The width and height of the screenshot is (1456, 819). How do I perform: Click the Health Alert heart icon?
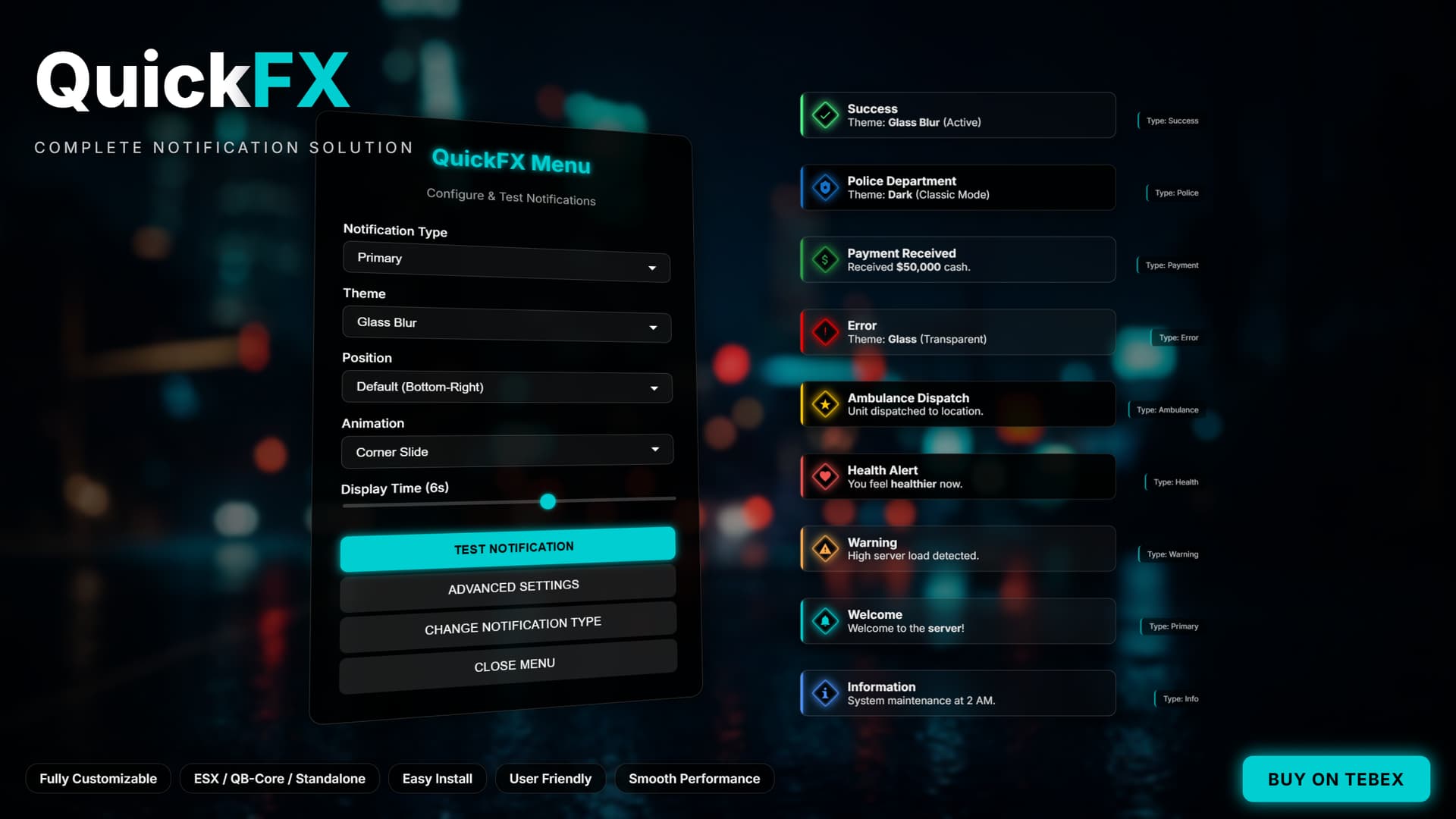pos(824,476)
